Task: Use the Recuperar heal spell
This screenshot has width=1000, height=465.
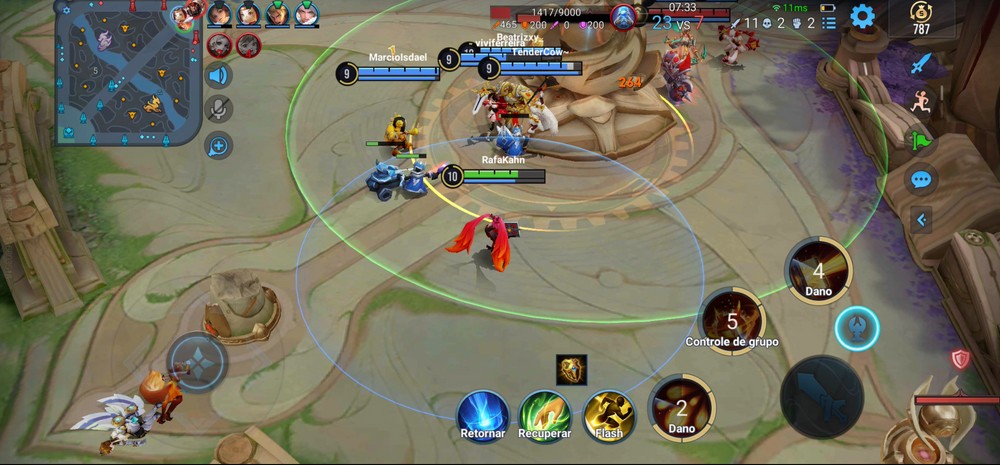Action: [x=545, y=414]
